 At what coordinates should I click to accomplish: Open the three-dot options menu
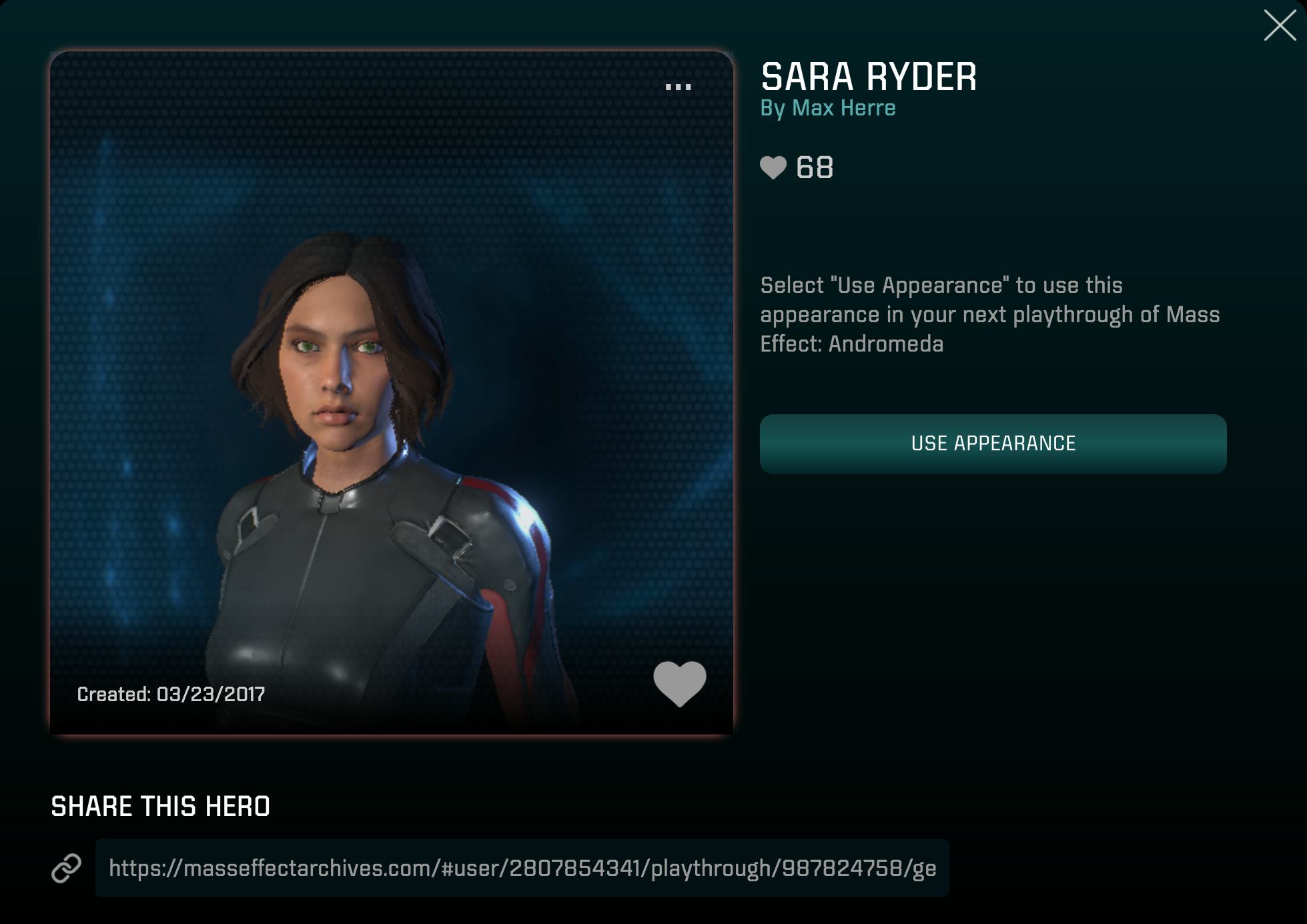tap(678, 87)
